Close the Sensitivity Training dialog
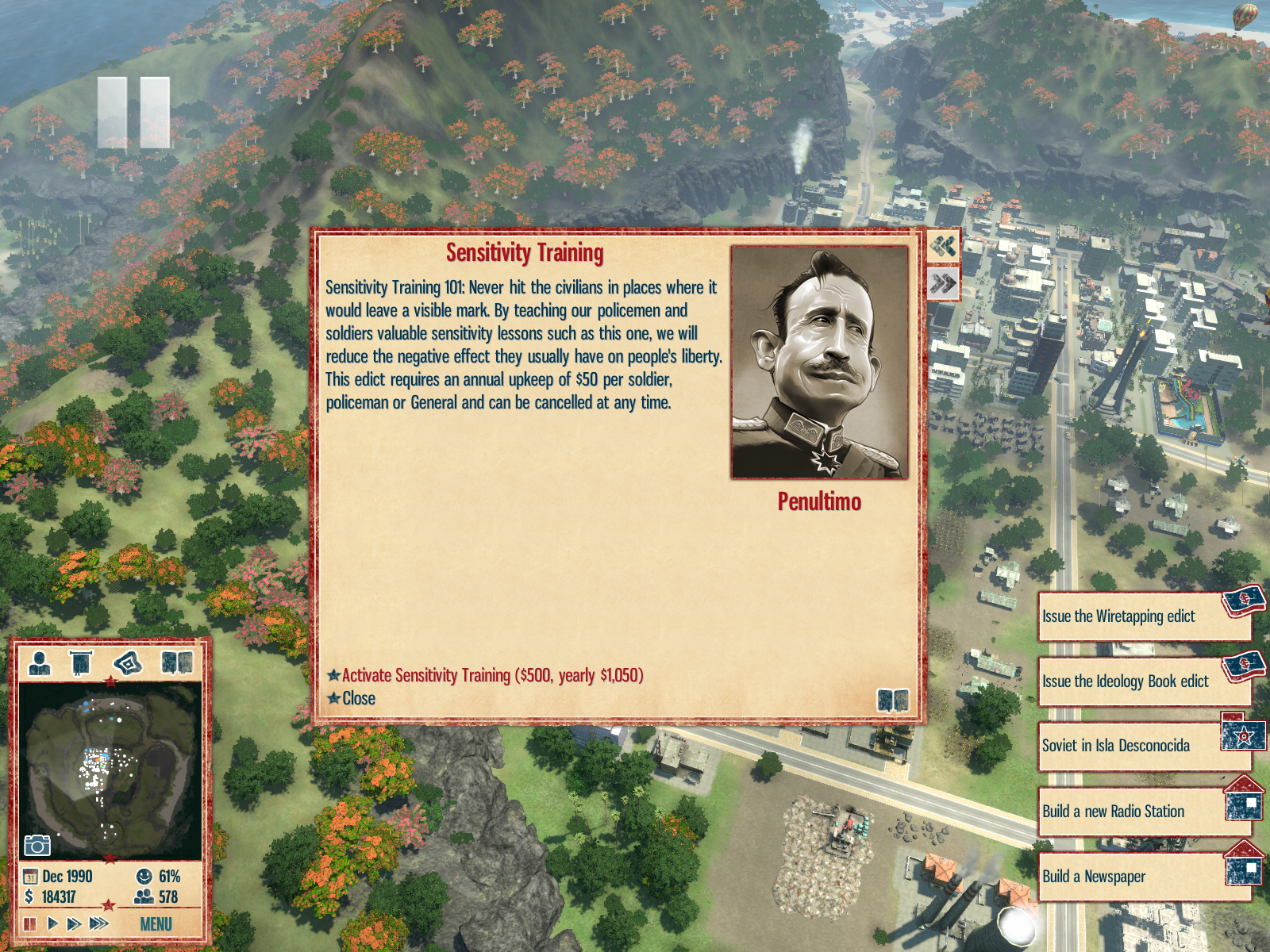Viewport: 1270px width, 952px height. [x=358, y=698]
